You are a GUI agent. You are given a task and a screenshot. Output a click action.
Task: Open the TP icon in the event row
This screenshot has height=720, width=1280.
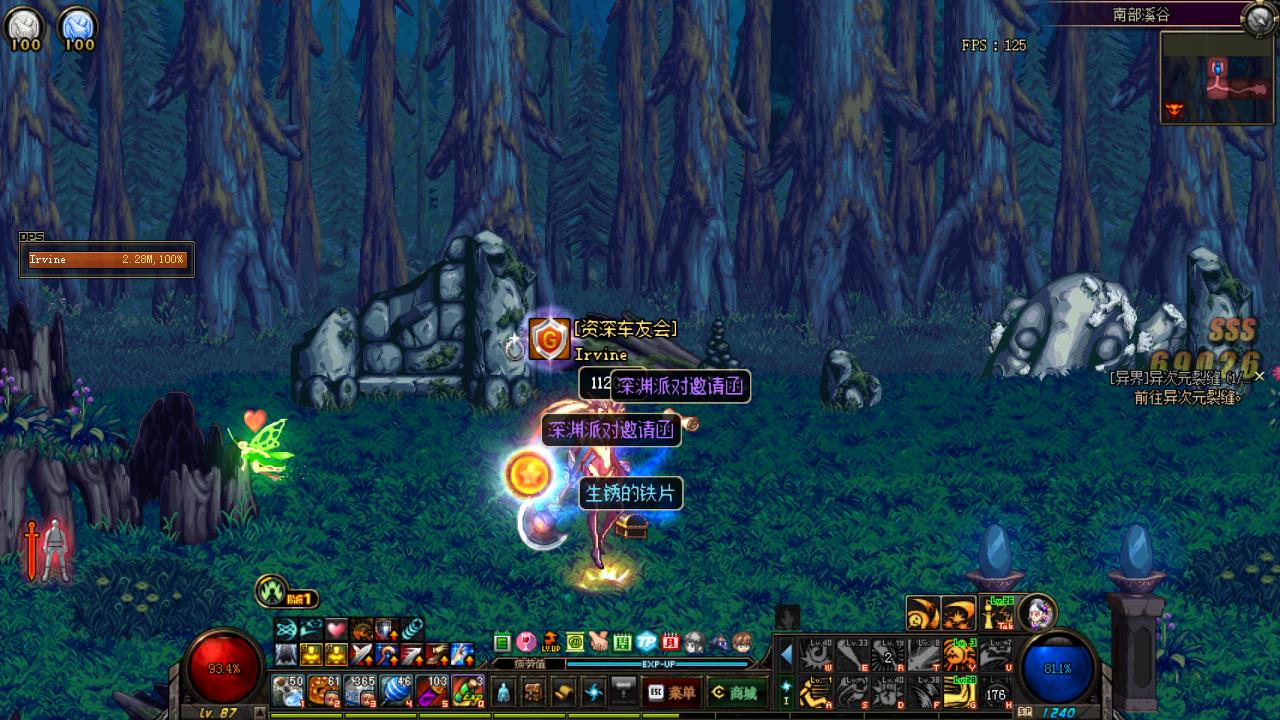click(646, 642)
